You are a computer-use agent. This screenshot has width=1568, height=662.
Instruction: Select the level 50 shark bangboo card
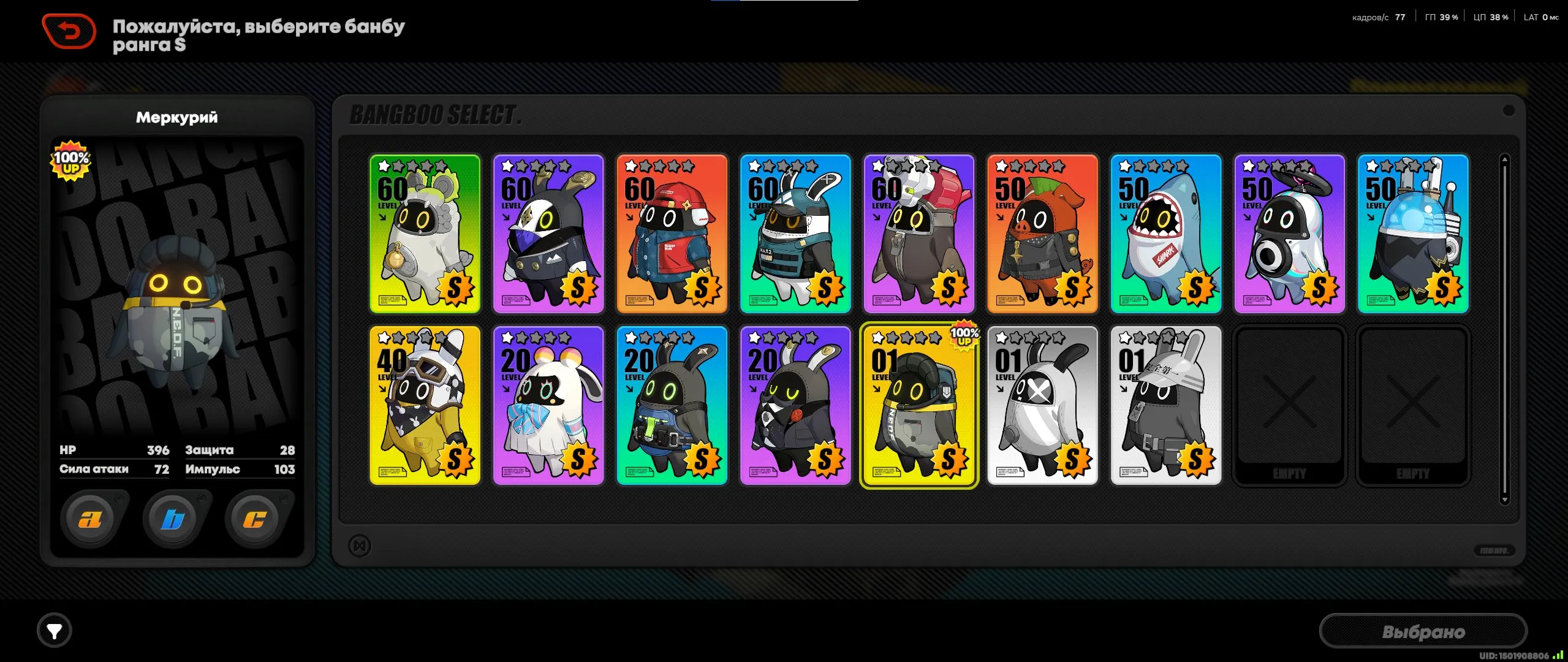1165,235
